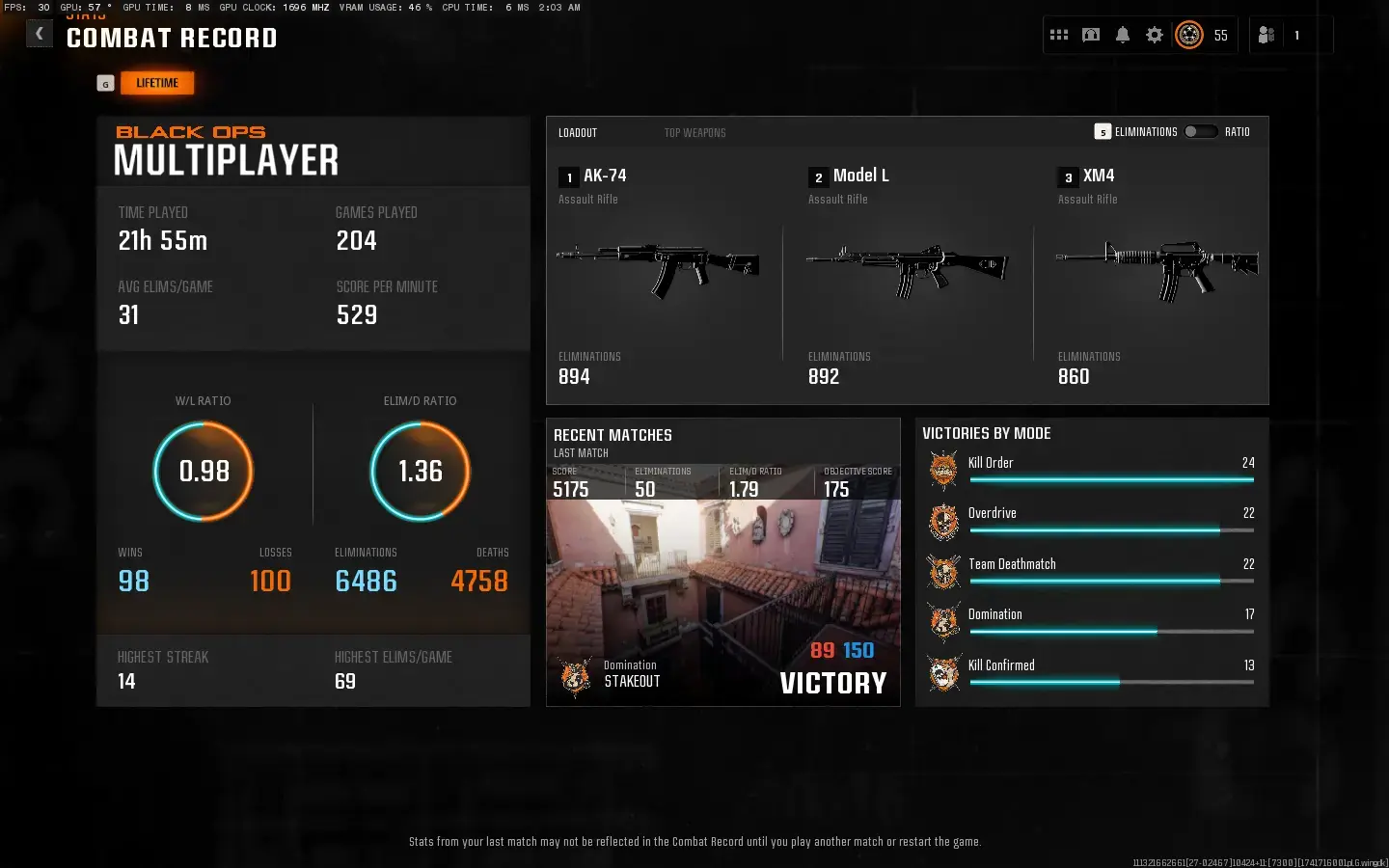The width and height of the screenshot is (1389, 868).
Task: Open the notifications bell
Action: (1122, 35)
